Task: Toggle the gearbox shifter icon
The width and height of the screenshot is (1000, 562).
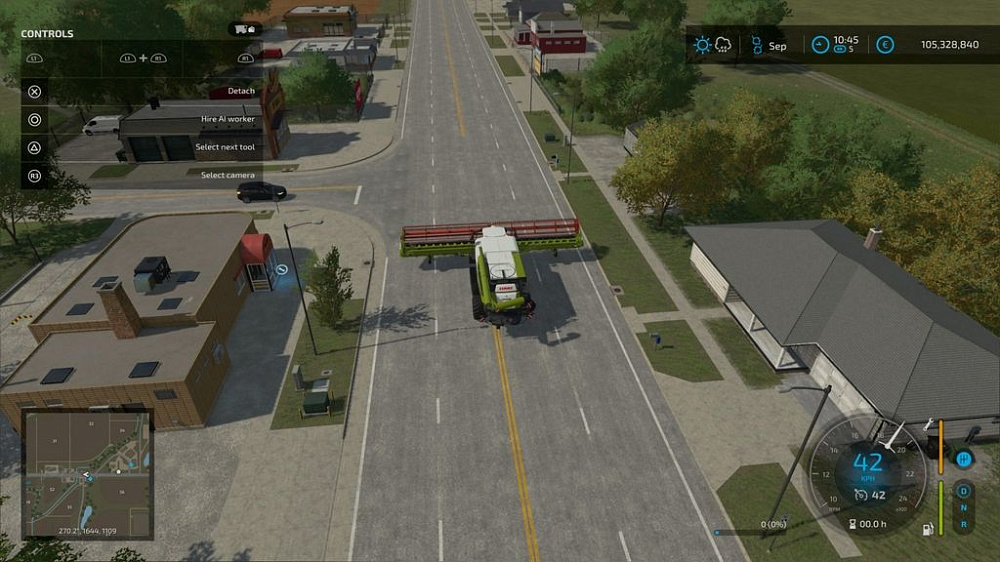Action: coord(964,459)
